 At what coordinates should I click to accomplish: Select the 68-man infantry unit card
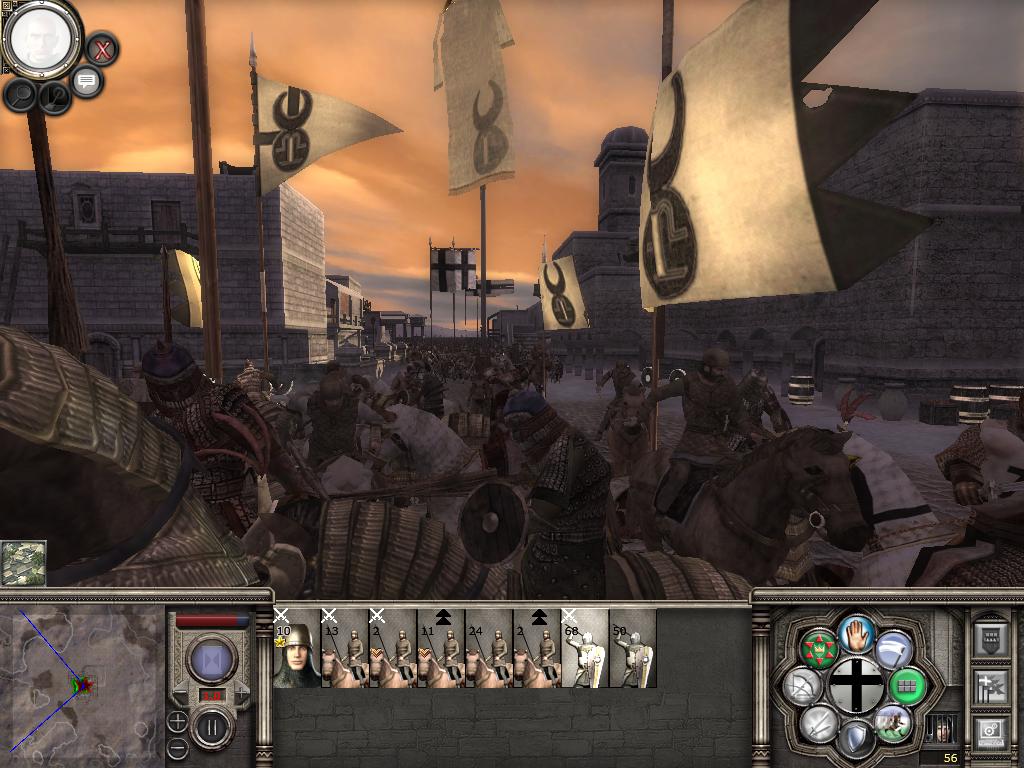(x=585, y=648)
